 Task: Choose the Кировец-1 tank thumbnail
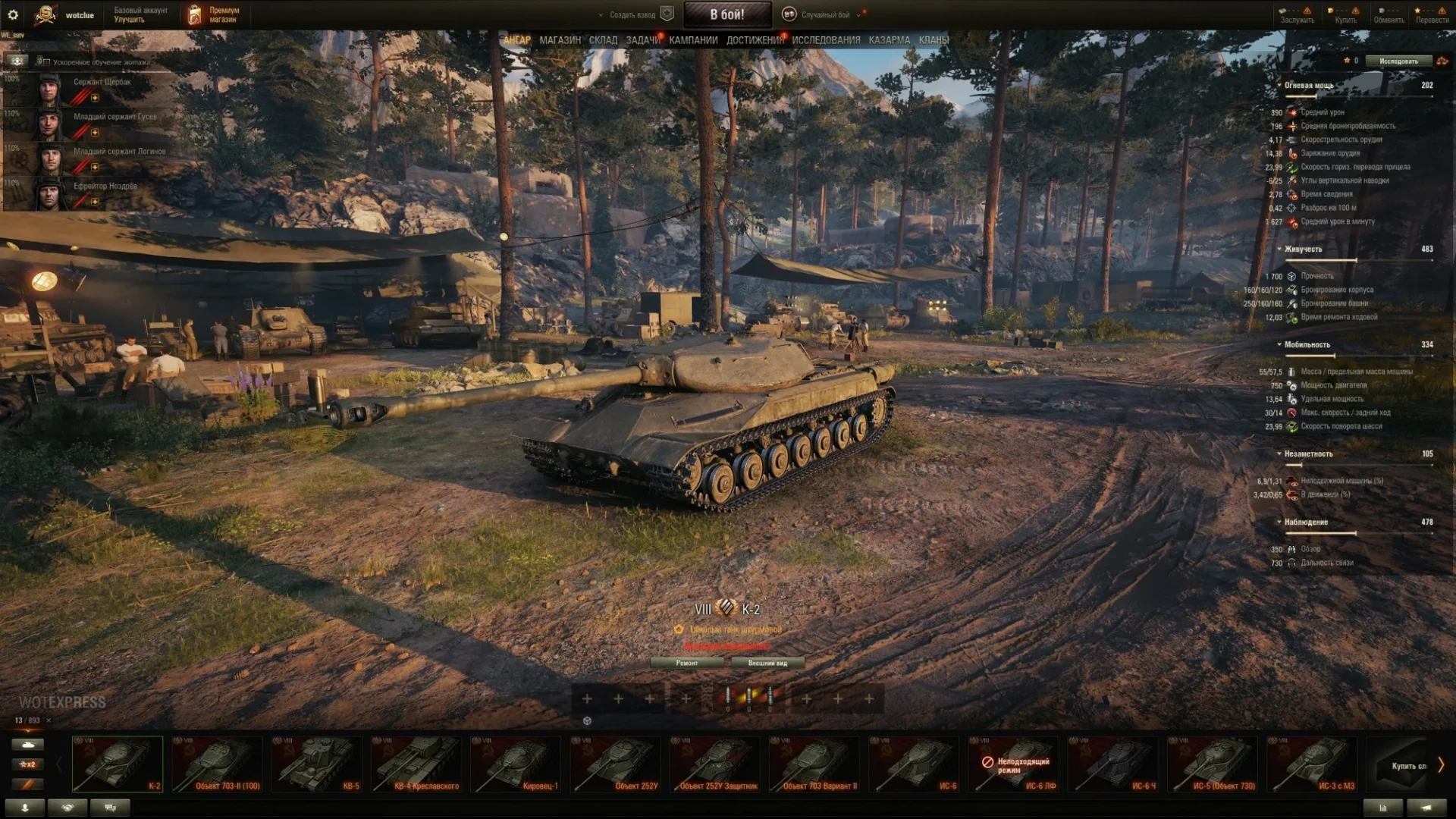coord(516,764)
